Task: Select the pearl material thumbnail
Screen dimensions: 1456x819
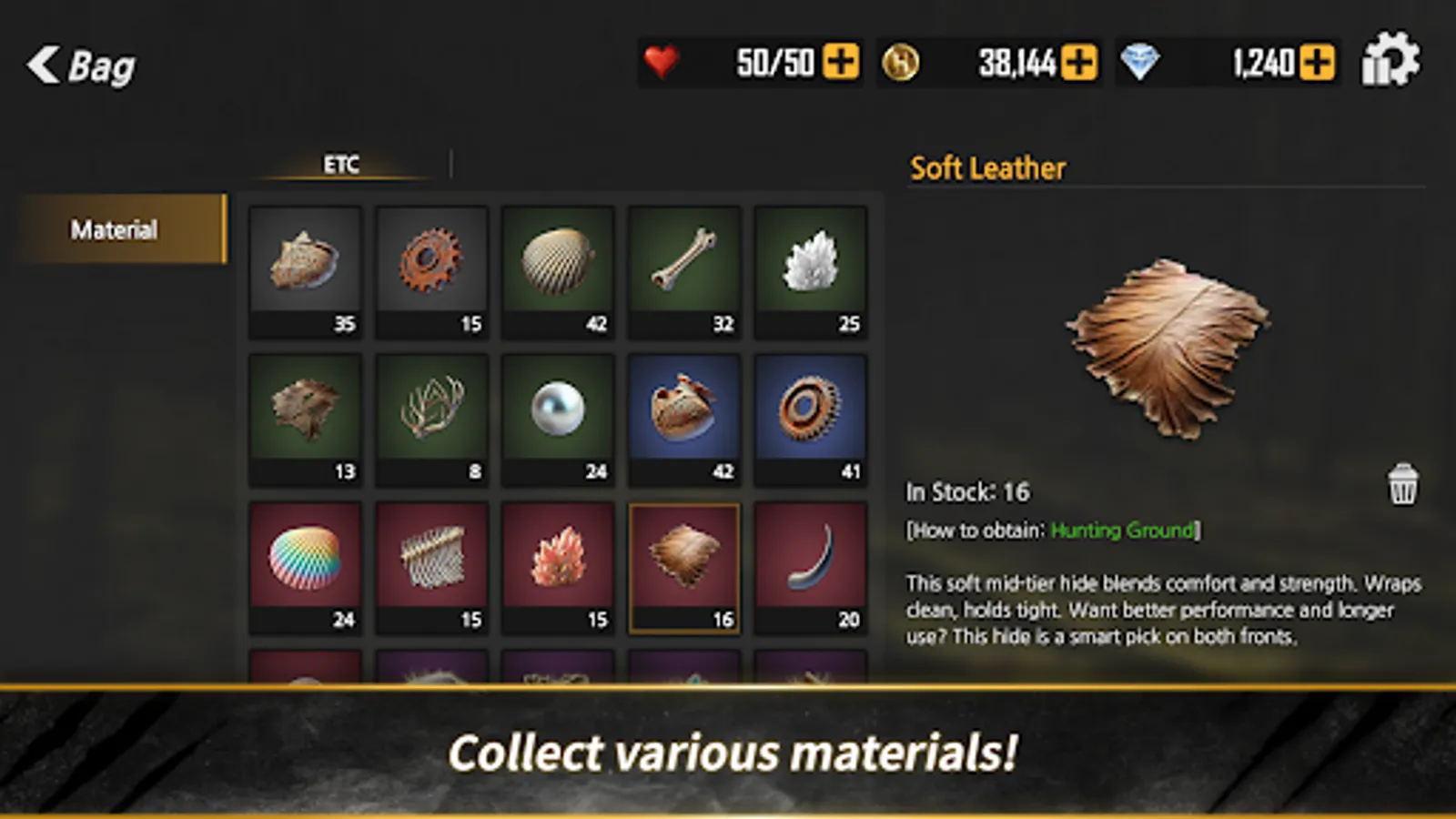Action: point(558,414)
